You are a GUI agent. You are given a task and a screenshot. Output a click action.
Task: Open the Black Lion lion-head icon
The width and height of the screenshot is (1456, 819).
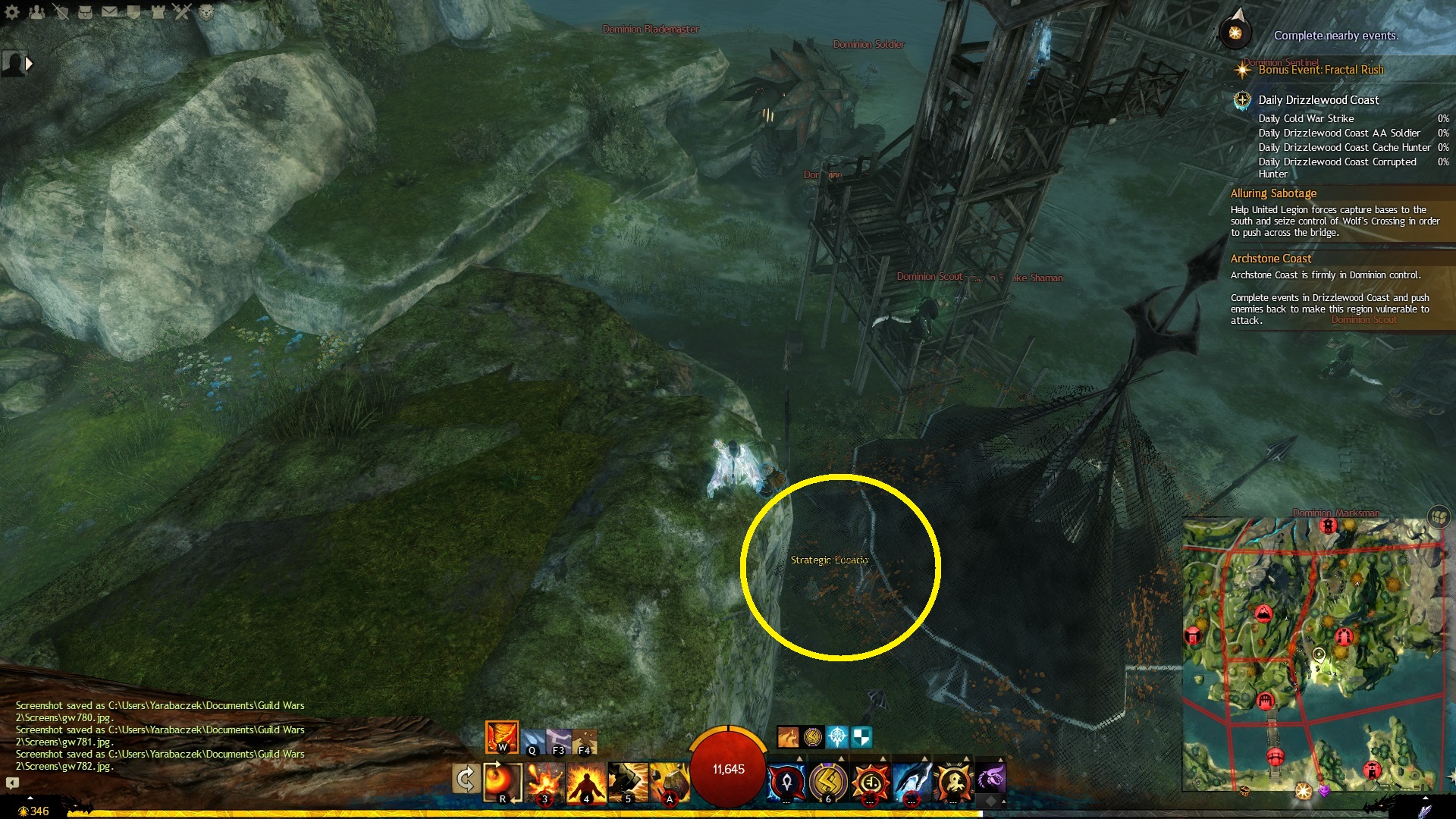point(206,12)
